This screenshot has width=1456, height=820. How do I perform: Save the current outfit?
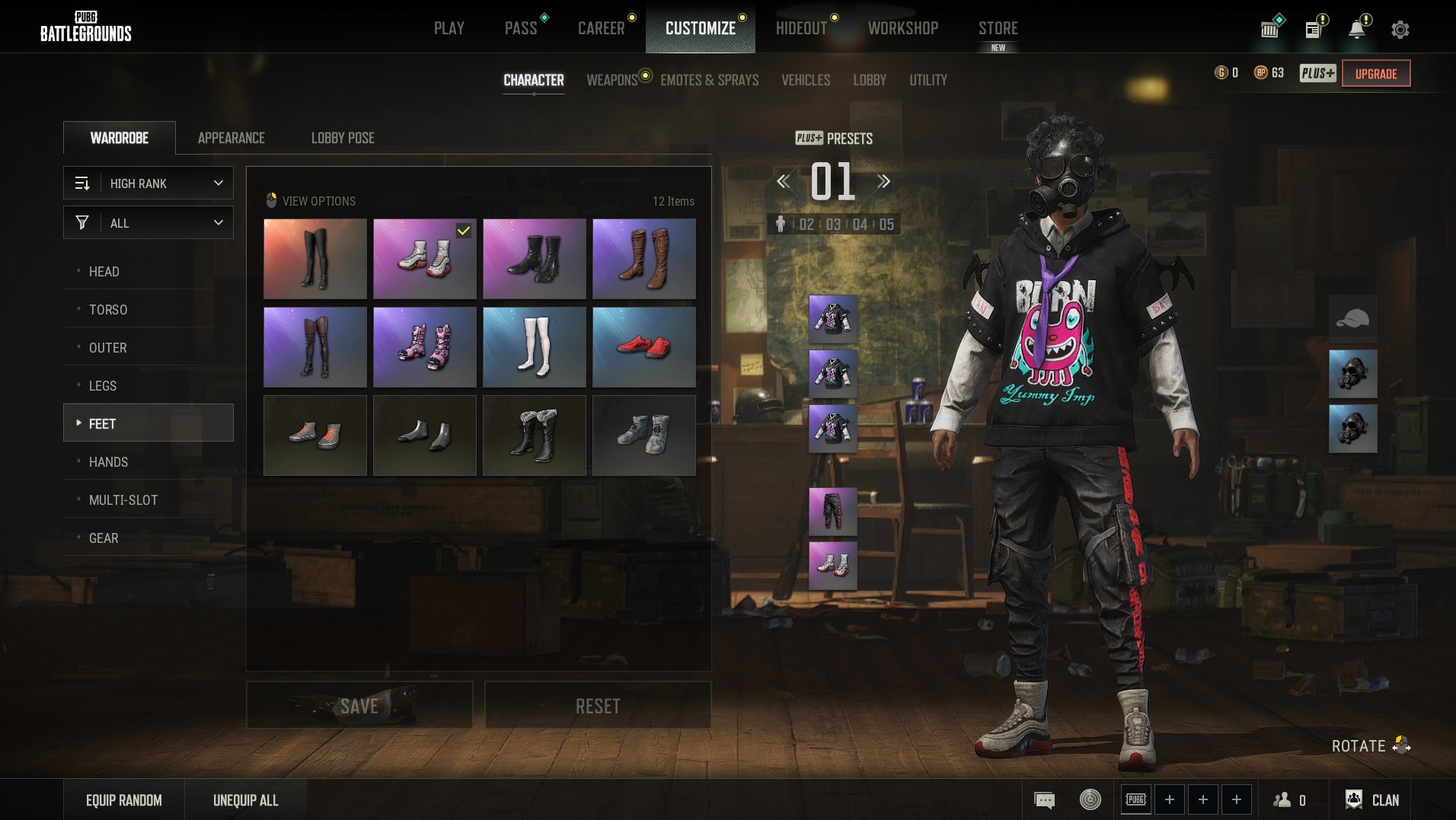(359, 706)
